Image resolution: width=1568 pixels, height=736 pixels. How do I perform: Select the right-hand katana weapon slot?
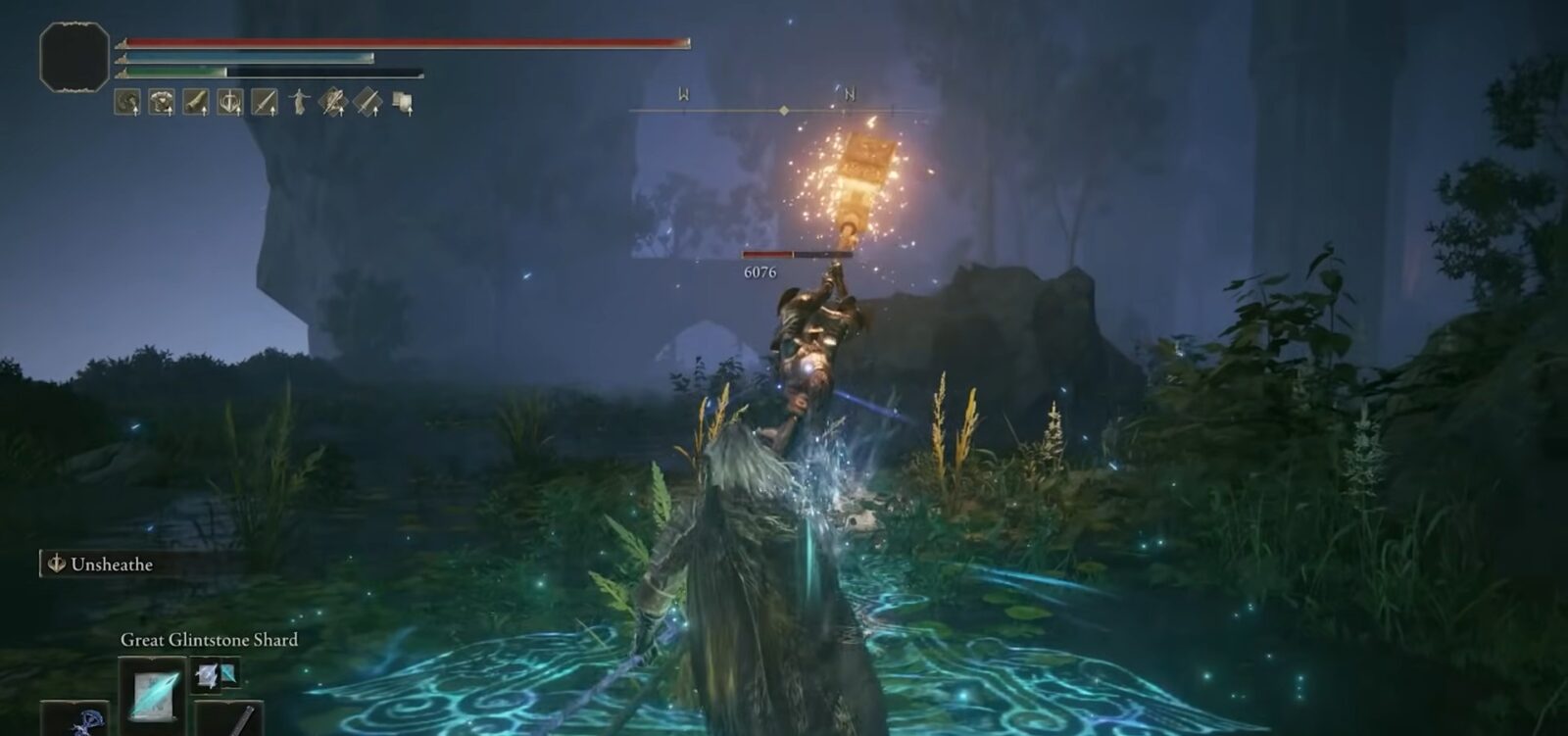click(232, 719)
